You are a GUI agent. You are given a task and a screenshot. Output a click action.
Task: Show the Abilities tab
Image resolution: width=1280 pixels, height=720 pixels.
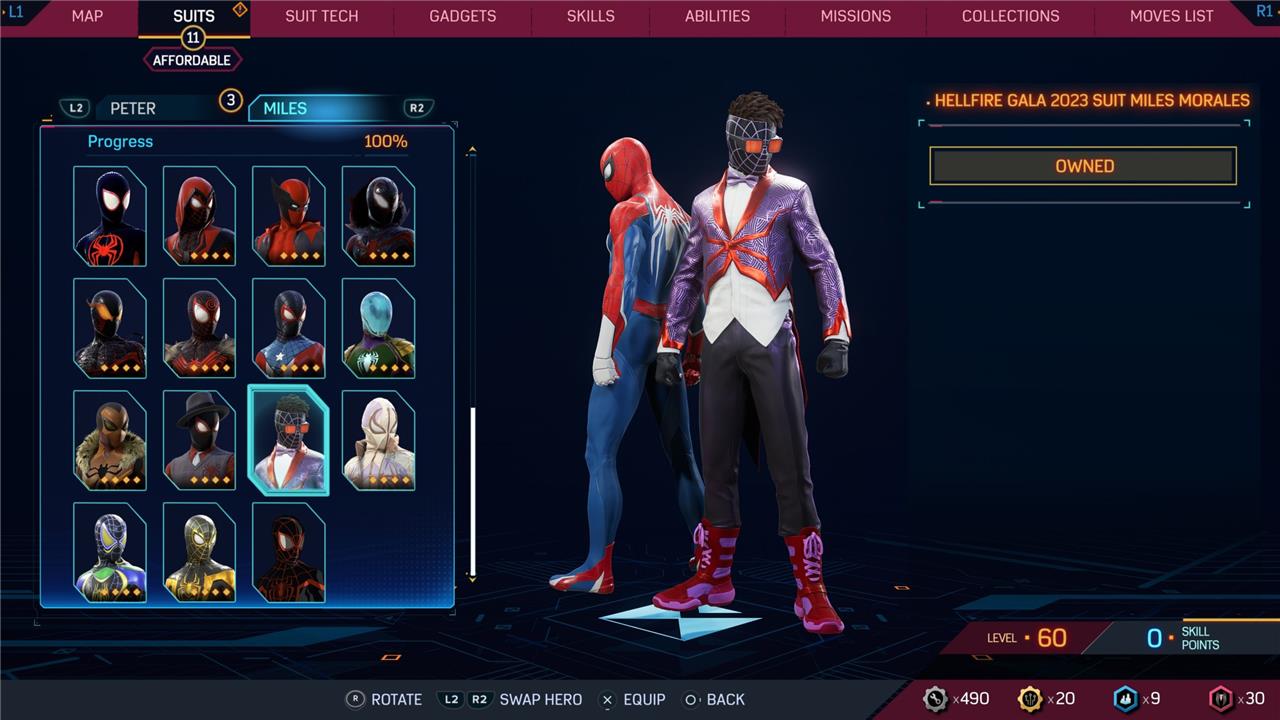[717, 16]
